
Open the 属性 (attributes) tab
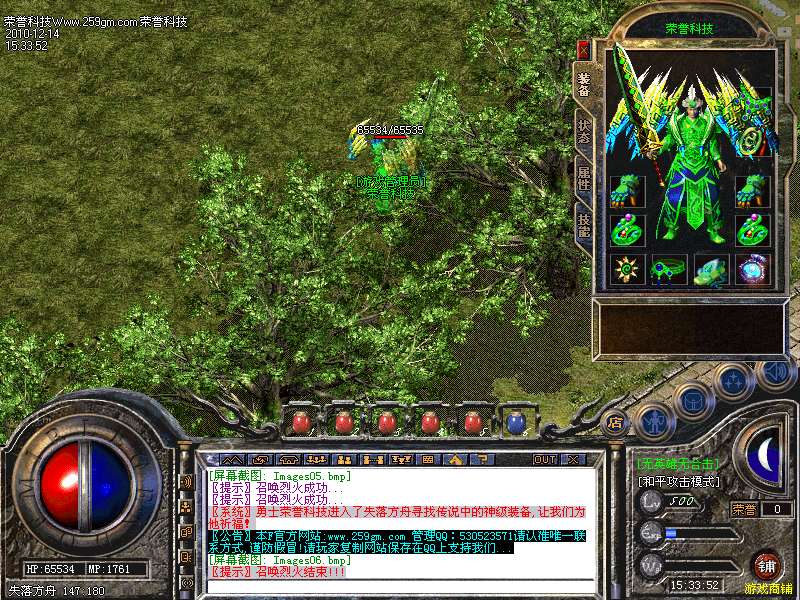pyautogui.click(x=584, y=178)
